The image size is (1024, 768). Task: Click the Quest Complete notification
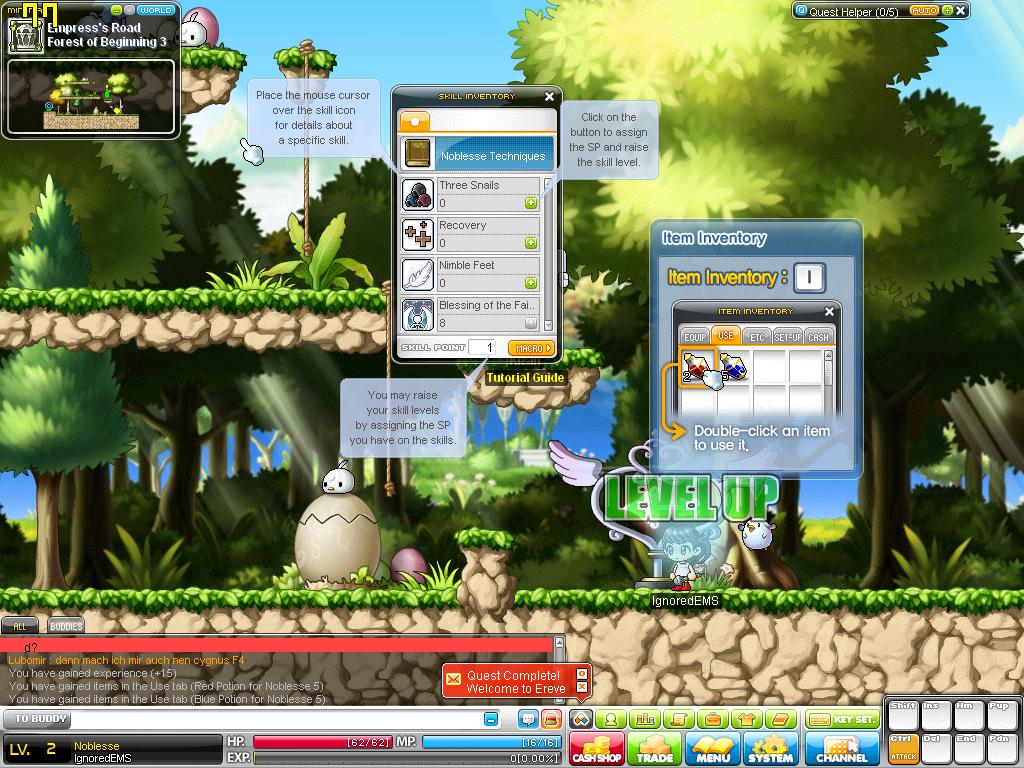(515, 682)
